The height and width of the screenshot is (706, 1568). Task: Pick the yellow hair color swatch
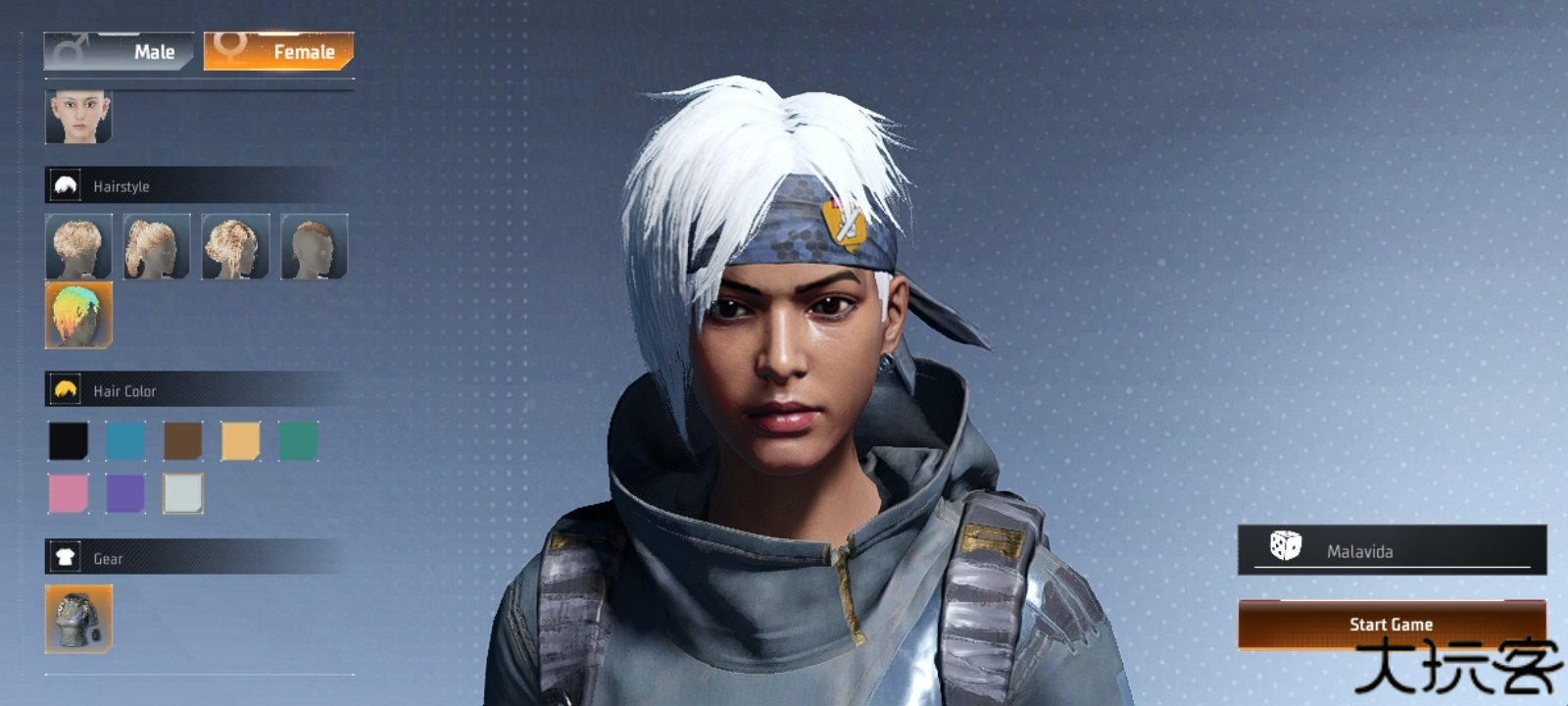pos(241,441)
